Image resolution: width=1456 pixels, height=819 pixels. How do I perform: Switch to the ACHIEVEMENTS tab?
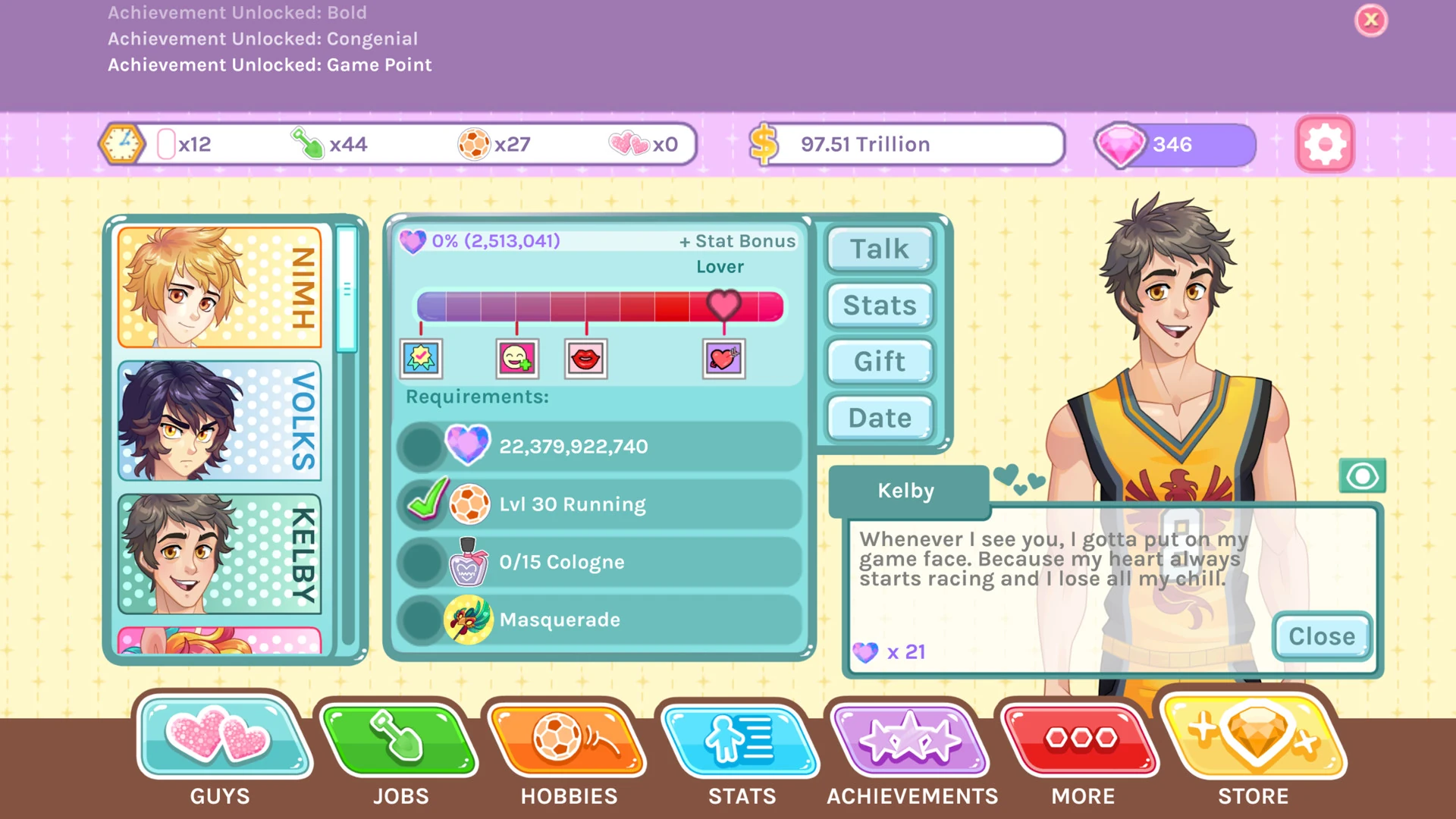911,739
